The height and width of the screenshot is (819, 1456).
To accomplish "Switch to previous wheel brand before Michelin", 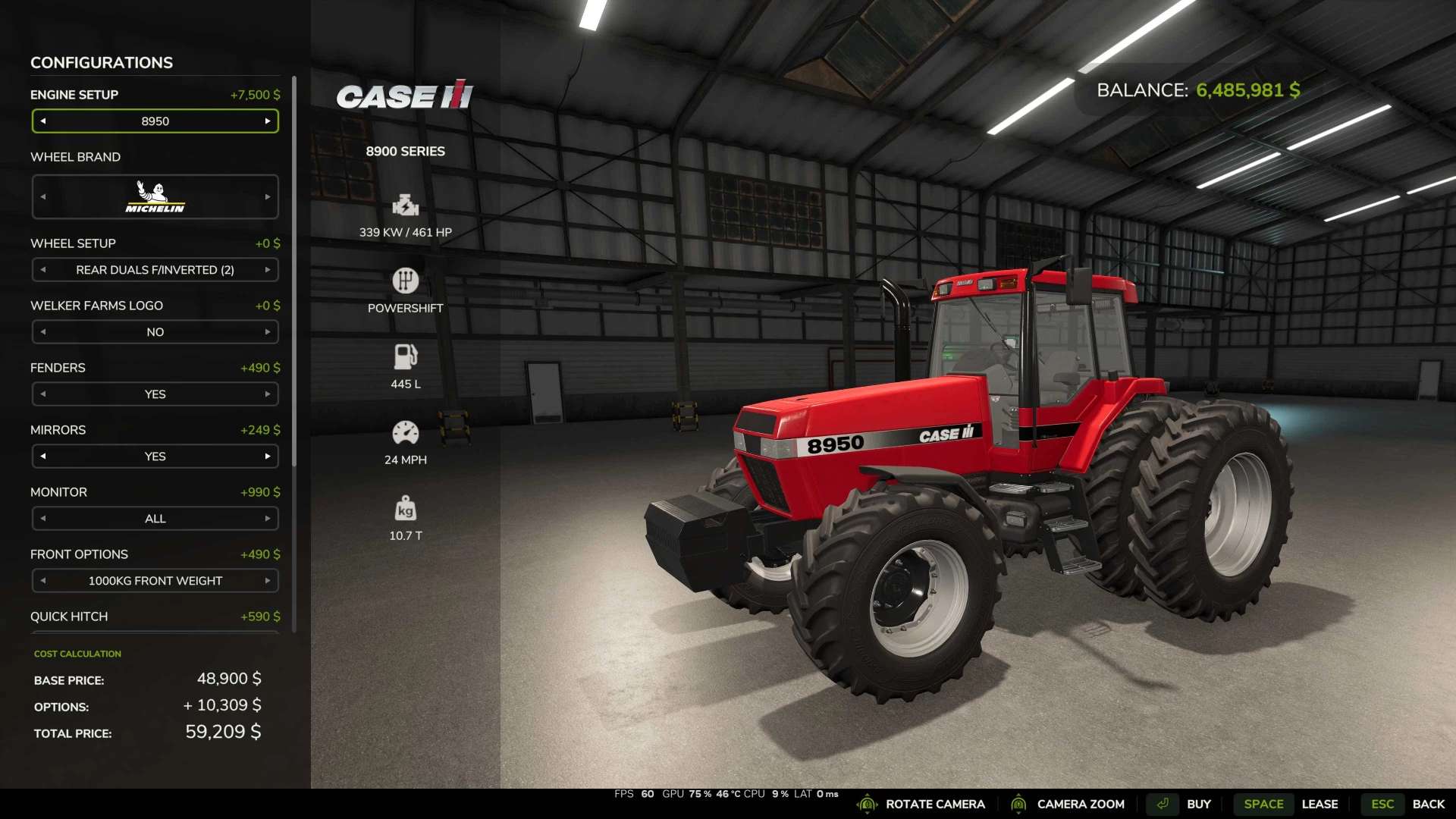I will pyautogui.click(x=43, y=197).
